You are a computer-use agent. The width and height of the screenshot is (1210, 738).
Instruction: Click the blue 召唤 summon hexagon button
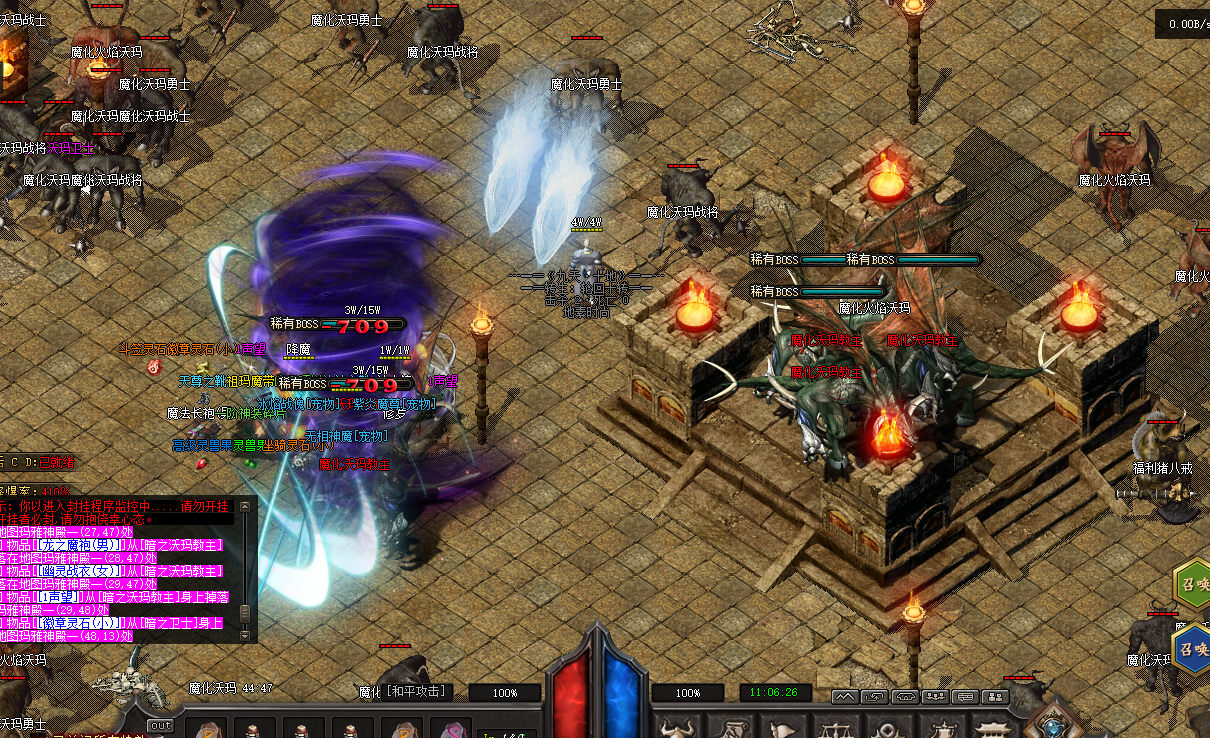pos(1190,647)
